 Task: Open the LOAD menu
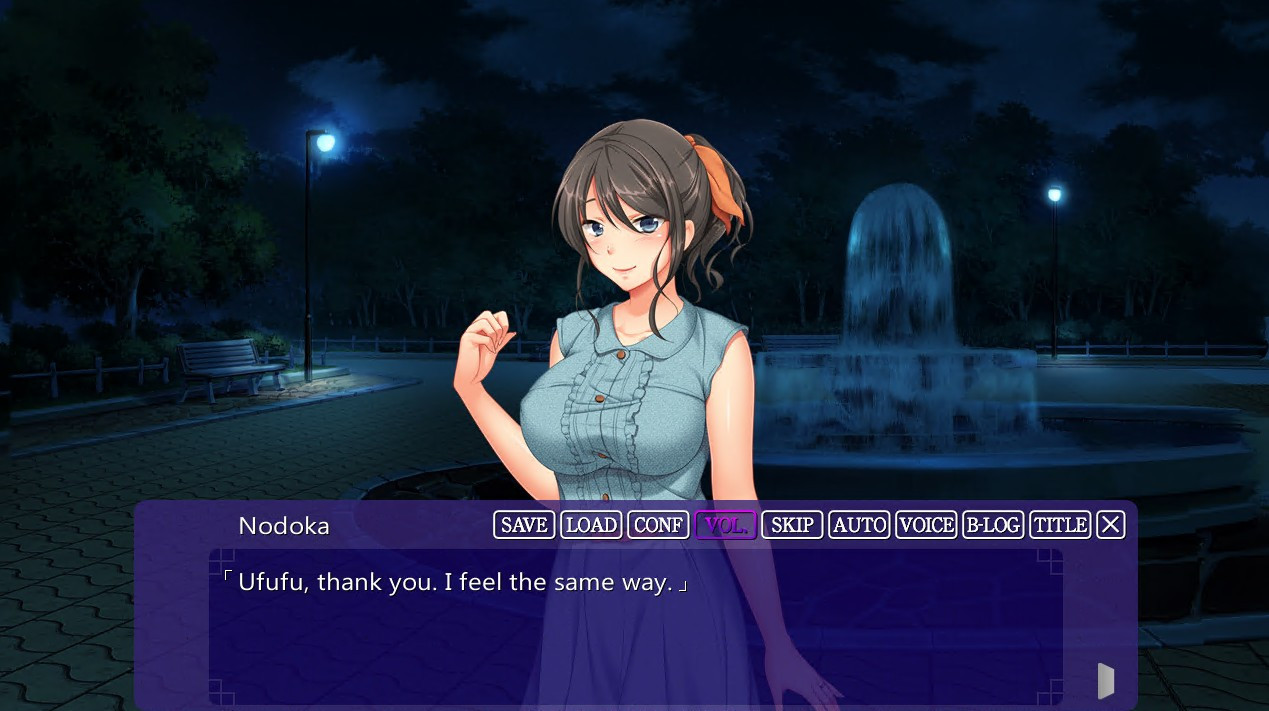point(591,525)
